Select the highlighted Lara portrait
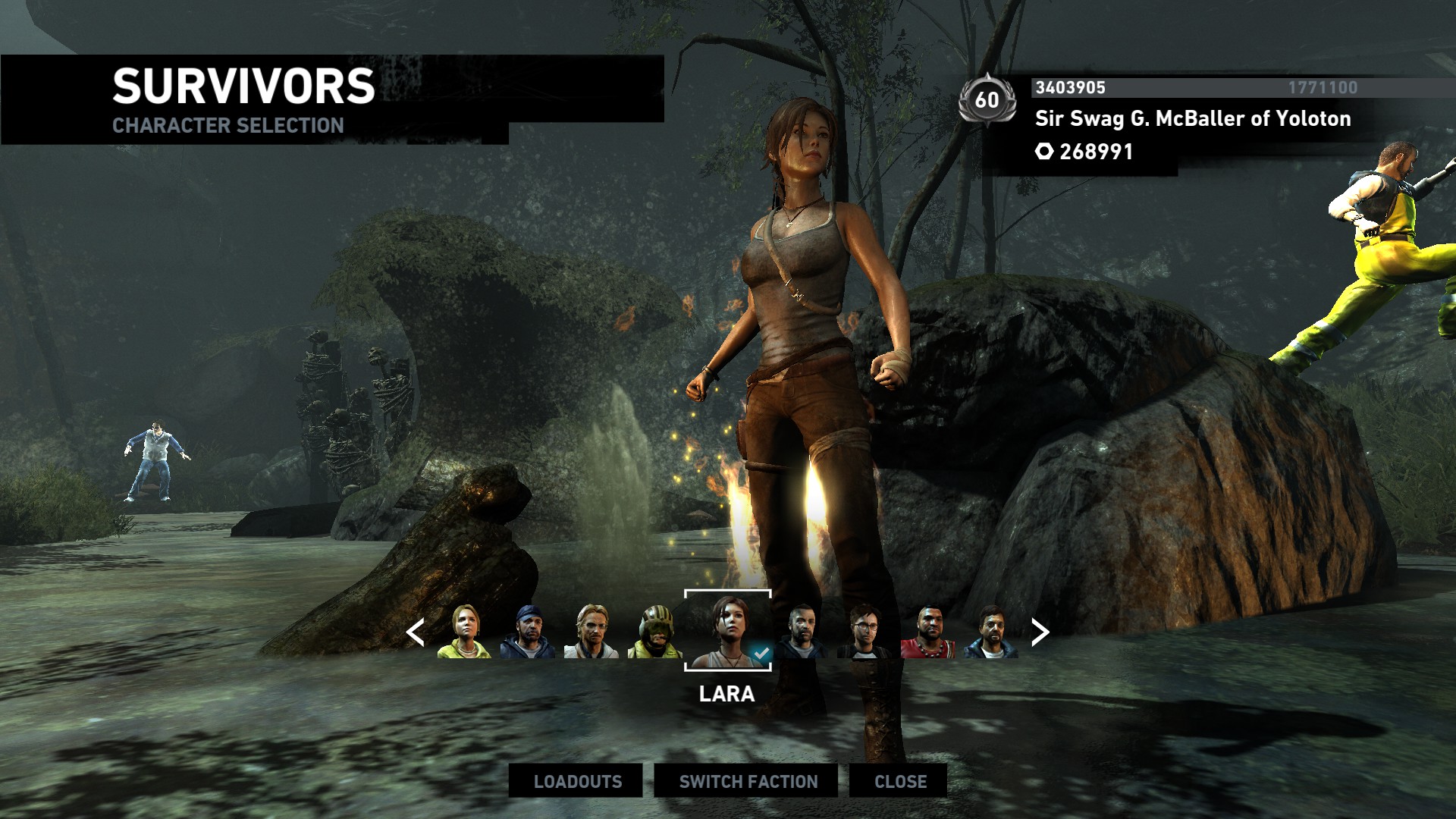Viewport: 1456px width, 819px height. pyautogui.click(x=727, y=631)
